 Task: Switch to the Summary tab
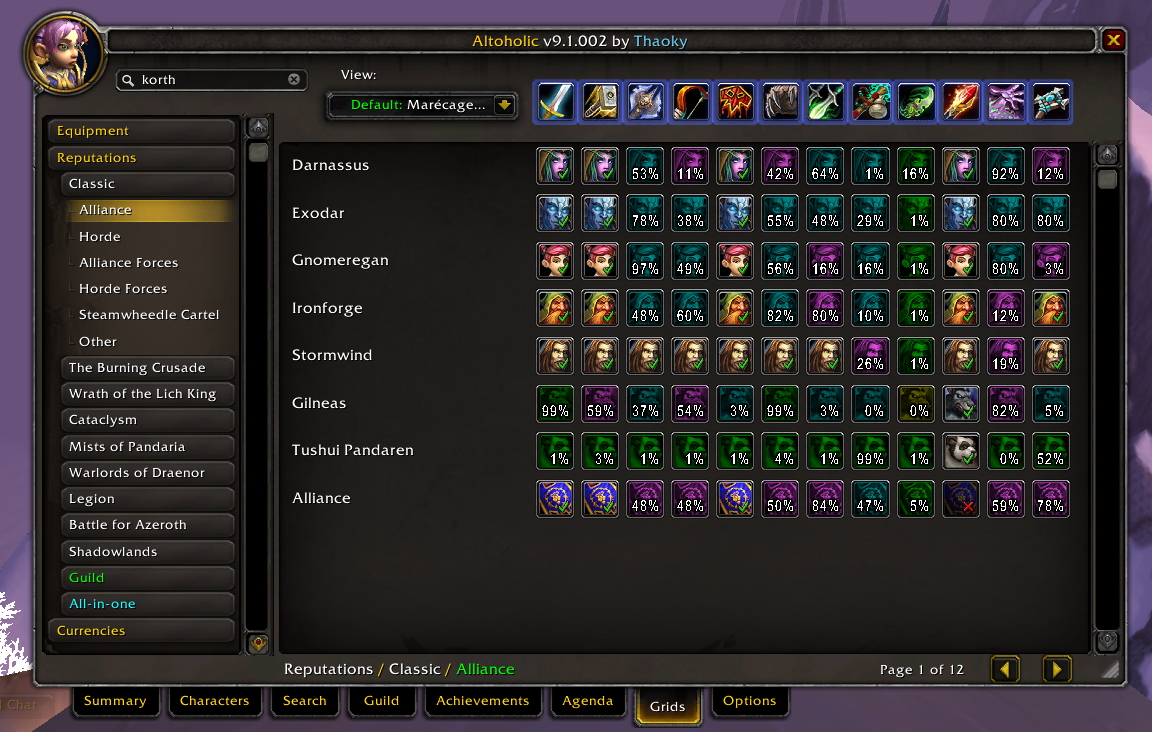point(115,701)
